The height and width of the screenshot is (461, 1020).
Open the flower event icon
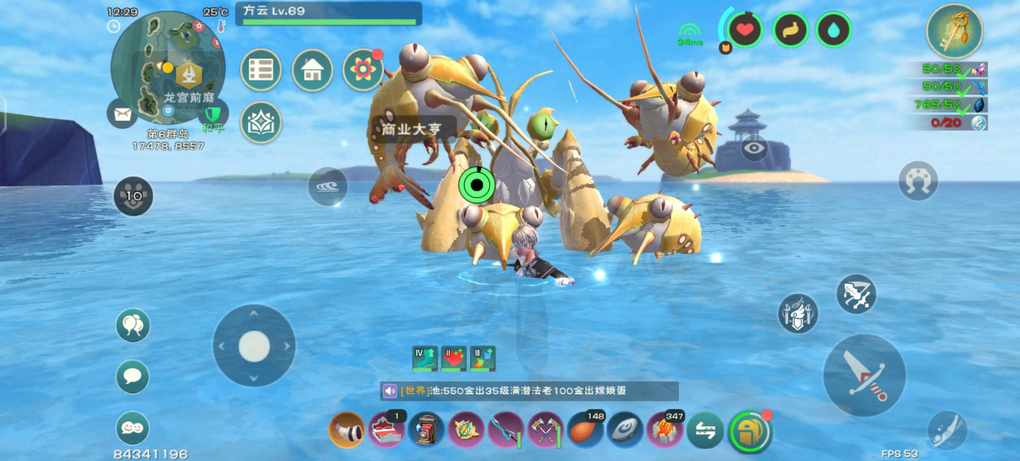(x=363, y=70)
